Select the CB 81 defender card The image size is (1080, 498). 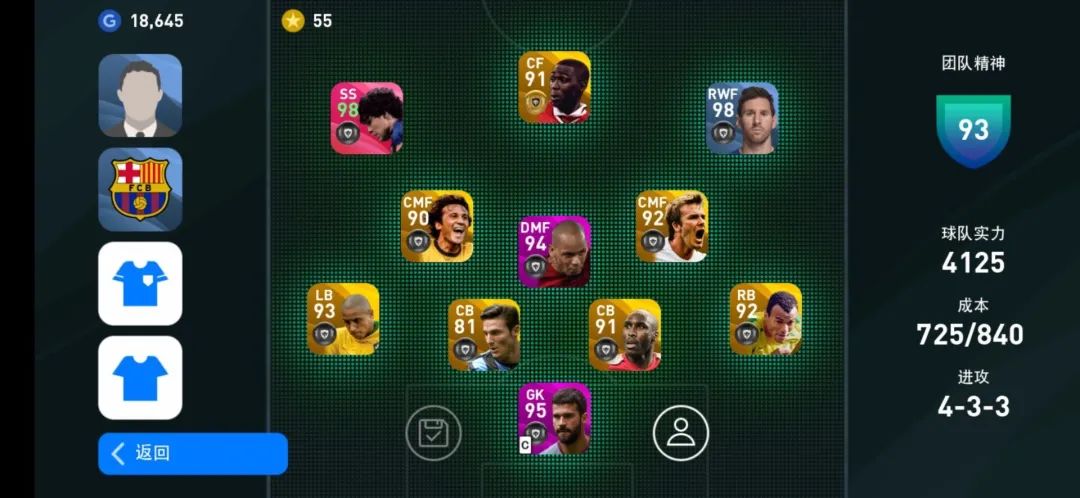click(484, 335)
